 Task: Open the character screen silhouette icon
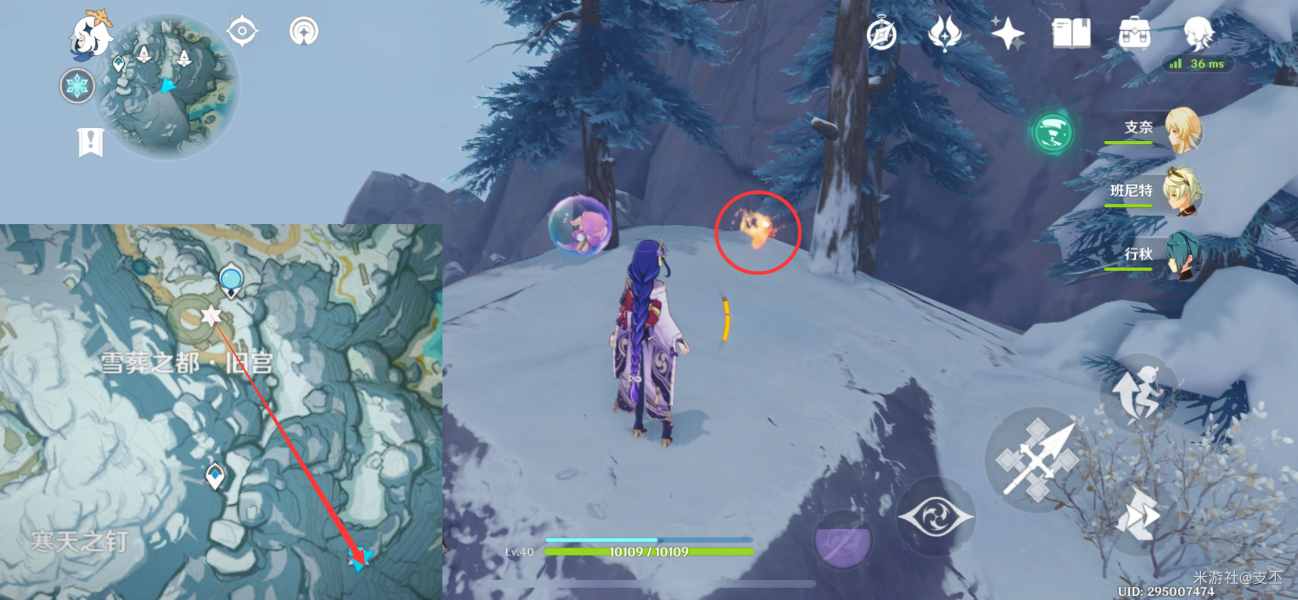coord(1197,33)
